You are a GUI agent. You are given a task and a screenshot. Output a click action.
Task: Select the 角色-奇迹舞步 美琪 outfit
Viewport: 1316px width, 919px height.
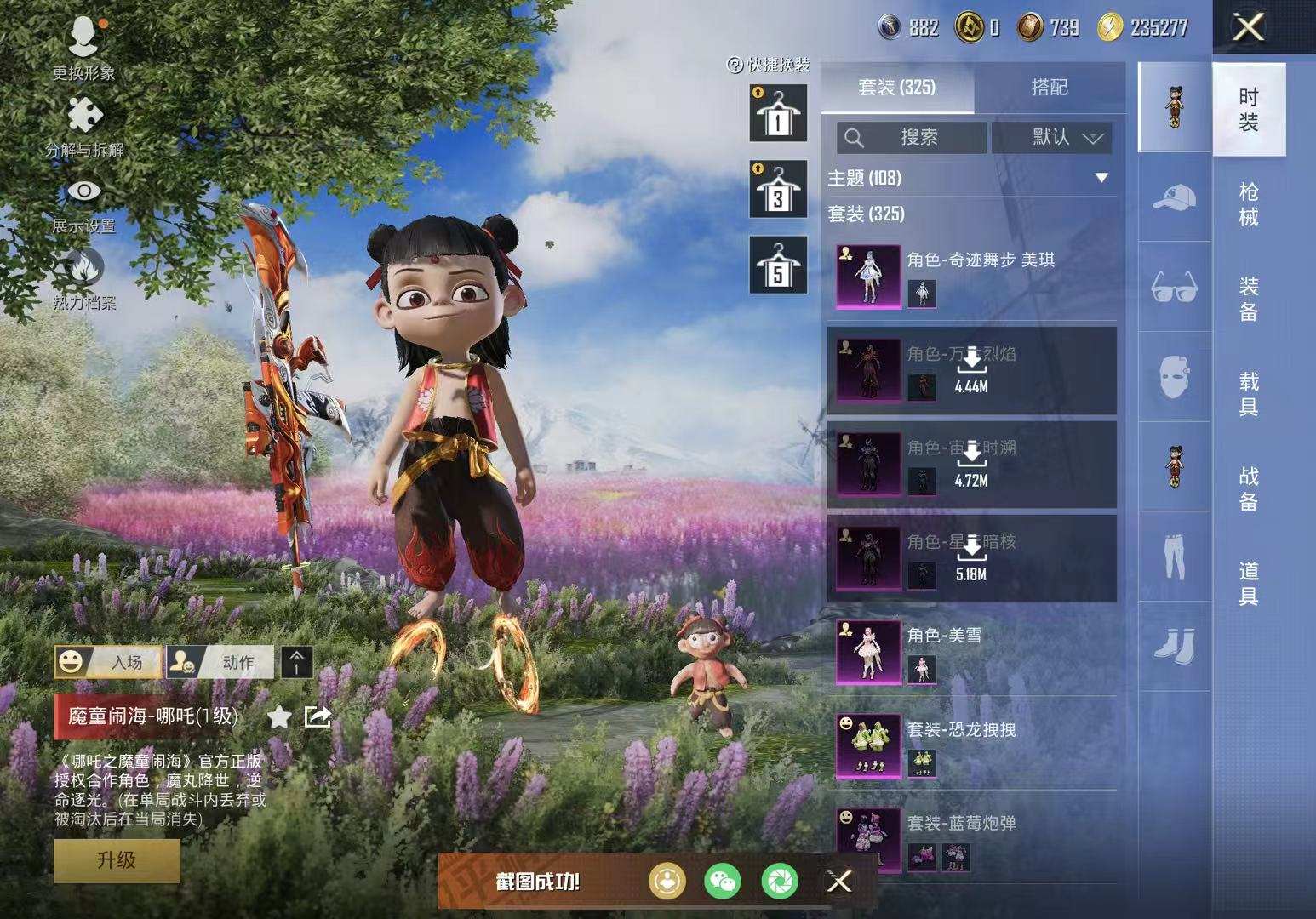tap(970, 277)
